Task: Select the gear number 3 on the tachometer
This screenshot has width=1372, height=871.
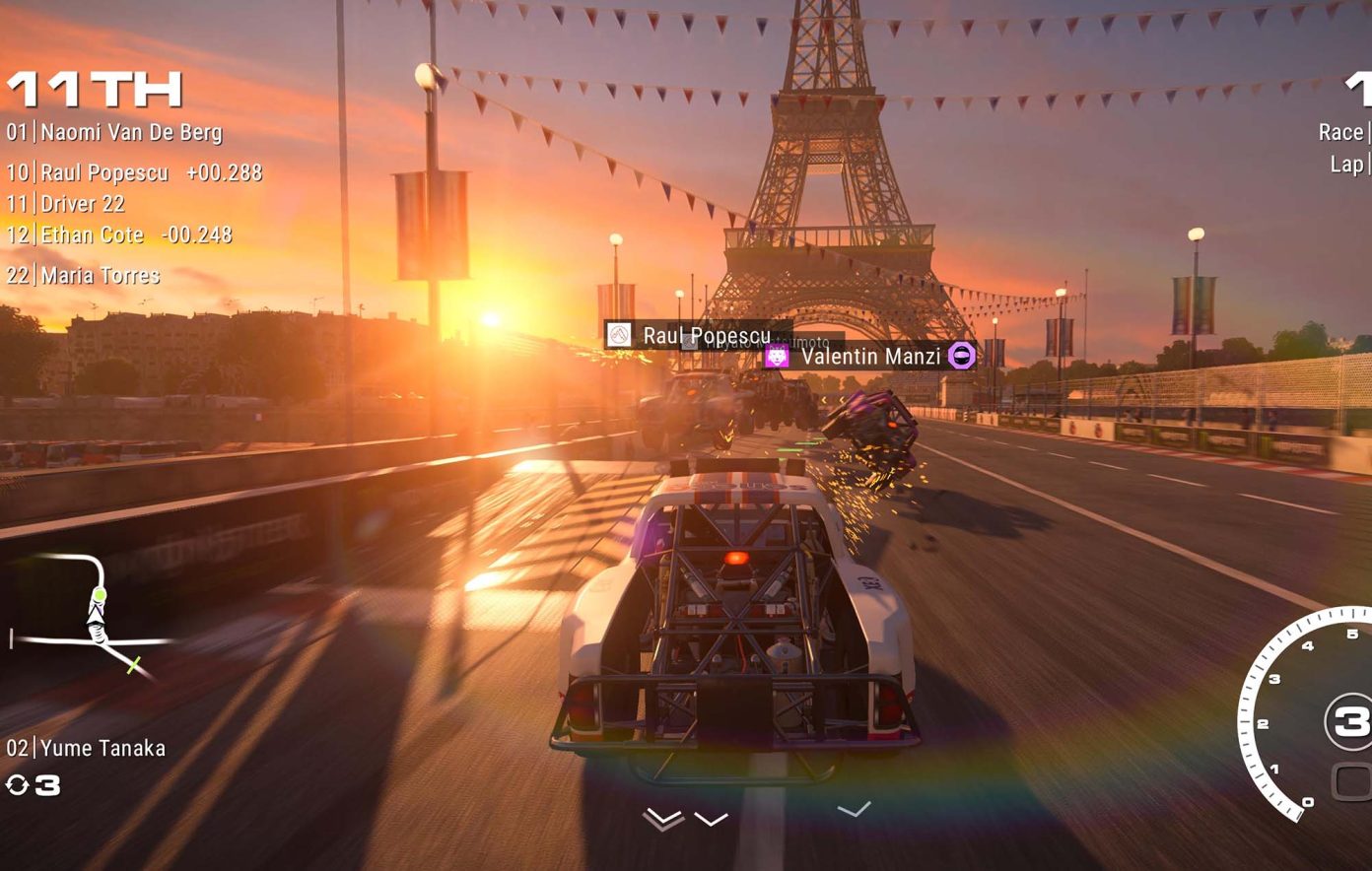Action: (1350, 719)
